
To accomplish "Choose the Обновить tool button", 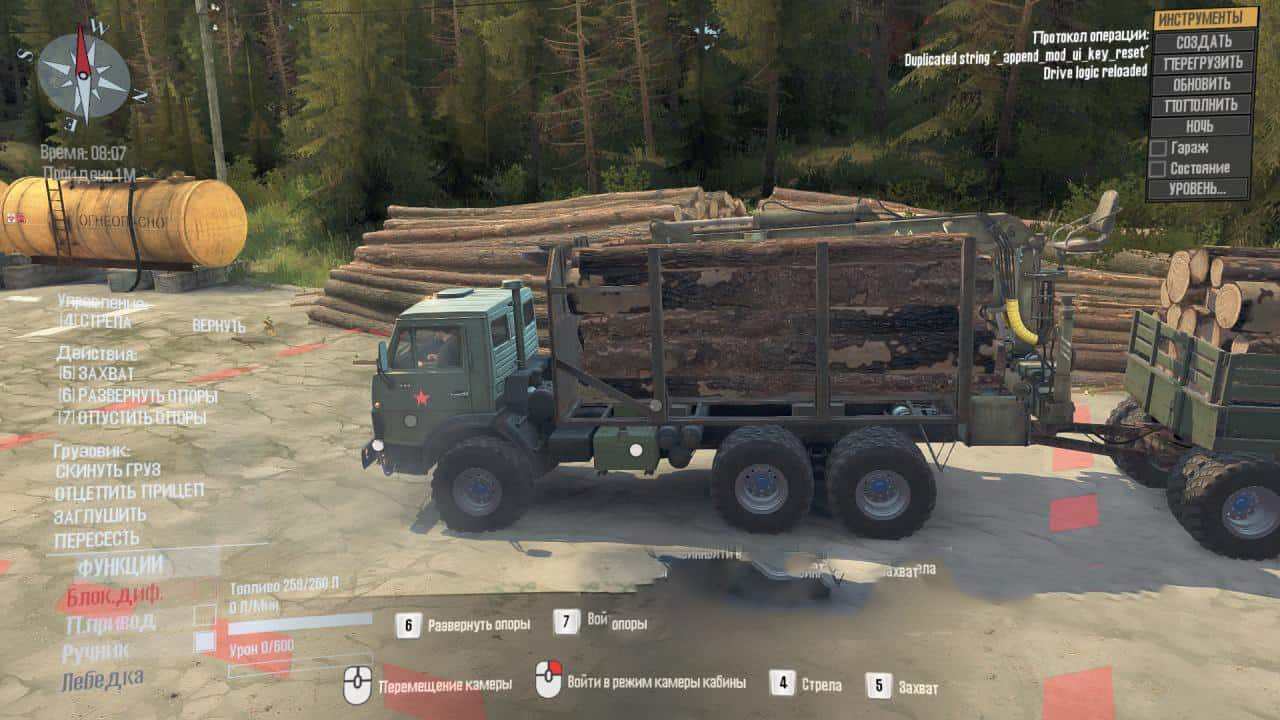I will [1202, 83].
